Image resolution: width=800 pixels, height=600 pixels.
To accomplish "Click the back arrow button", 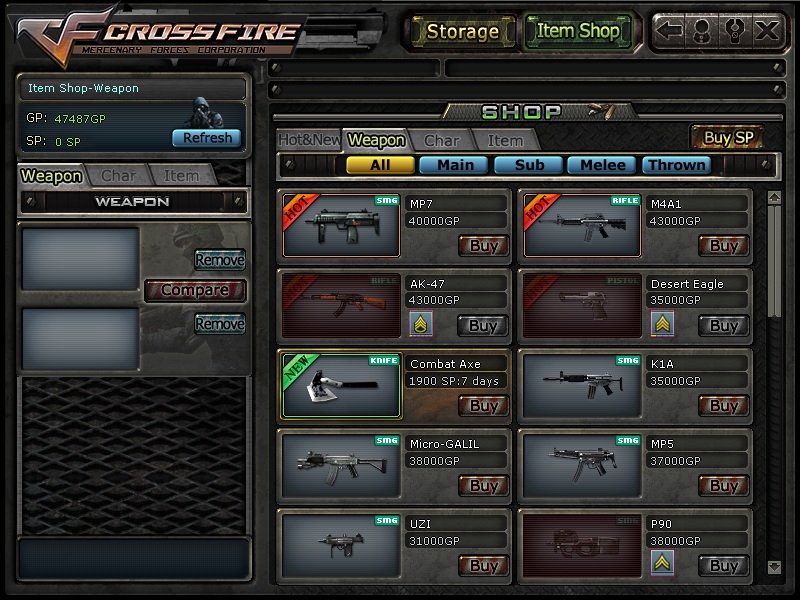I will 670,31.
